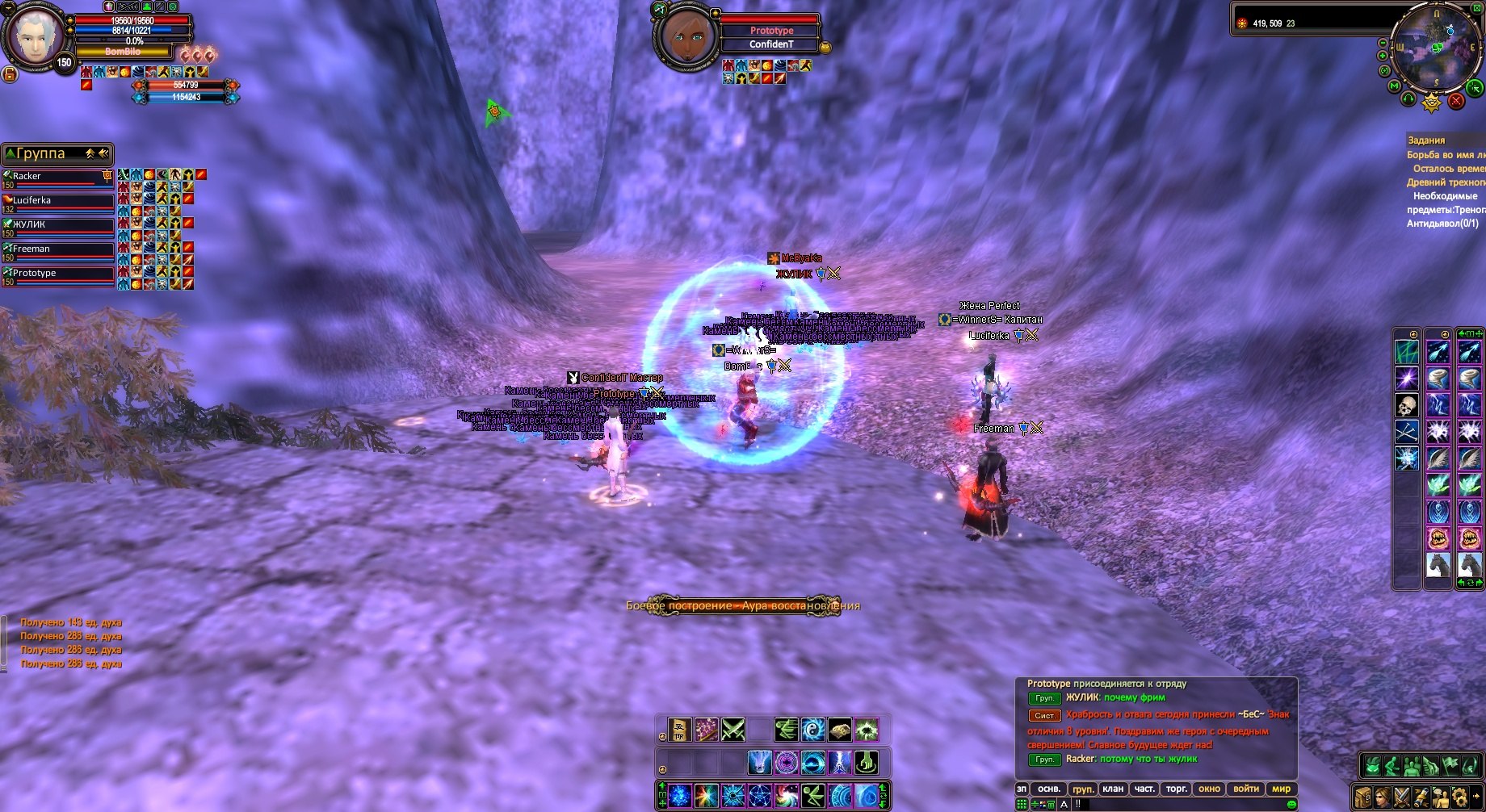Open the inventory bag icon
Image resolution: width=1486 pixels, height=812 pixels.
[x=1364, y=797]
